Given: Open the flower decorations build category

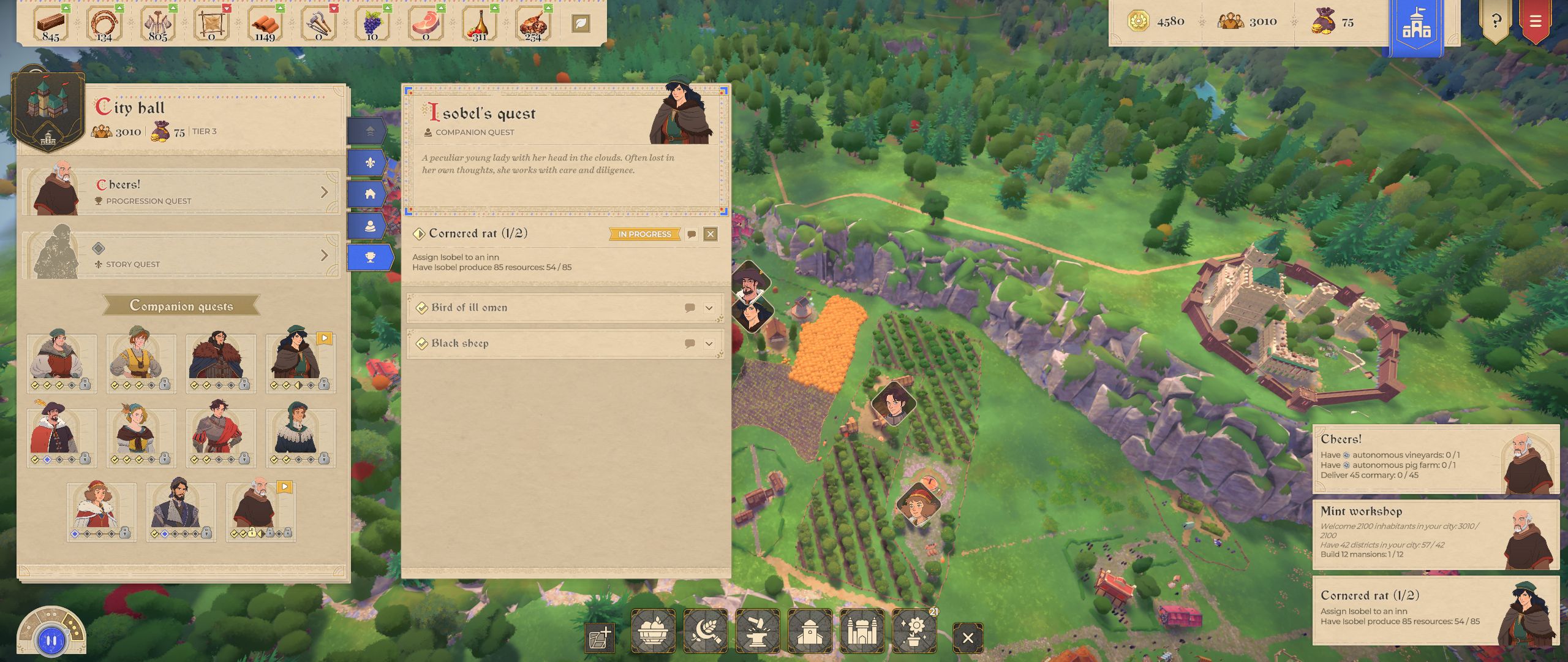Looking at the screenshot, I should (914, 631).
